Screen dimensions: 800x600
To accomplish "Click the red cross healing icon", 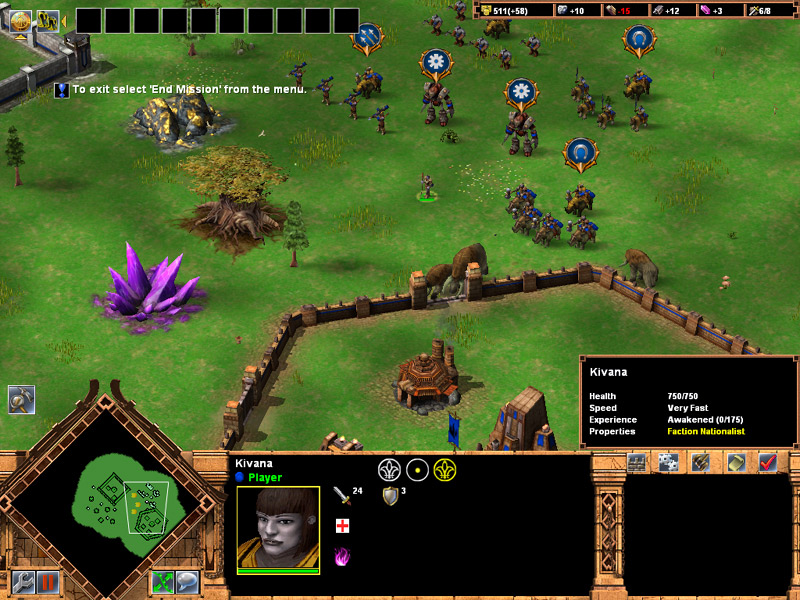I will [x=341, y=526].
